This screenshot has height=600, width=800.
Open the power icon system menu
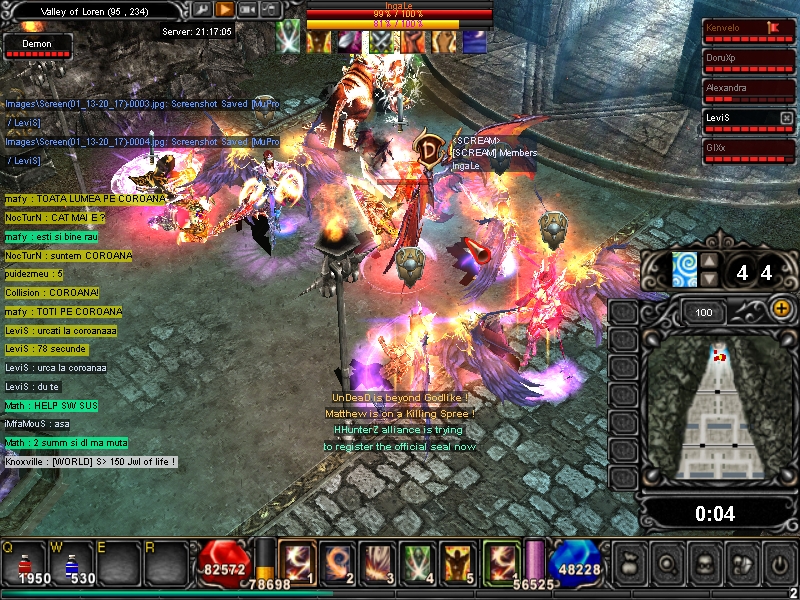[x=777, y=561]
